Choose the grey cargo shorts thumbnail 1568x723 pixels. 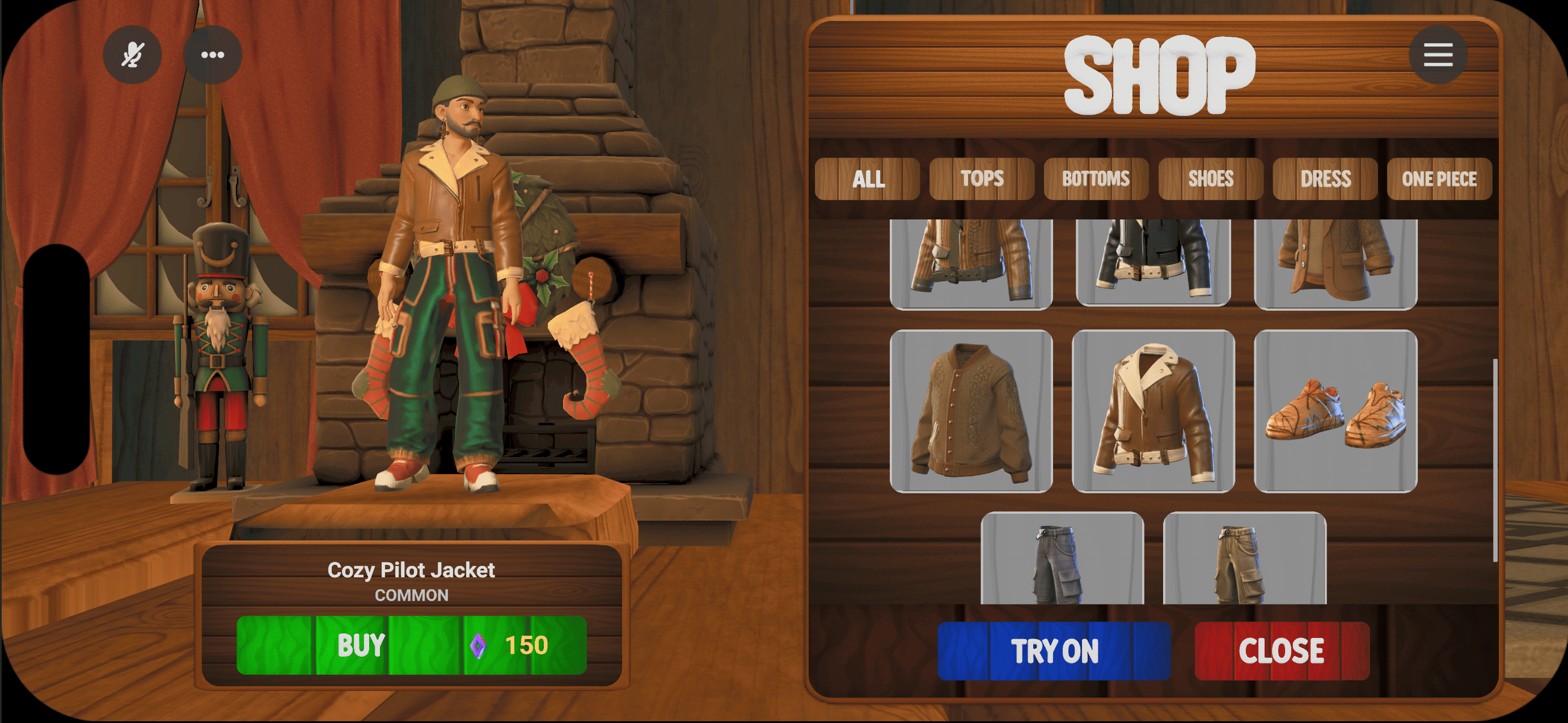1062,560
